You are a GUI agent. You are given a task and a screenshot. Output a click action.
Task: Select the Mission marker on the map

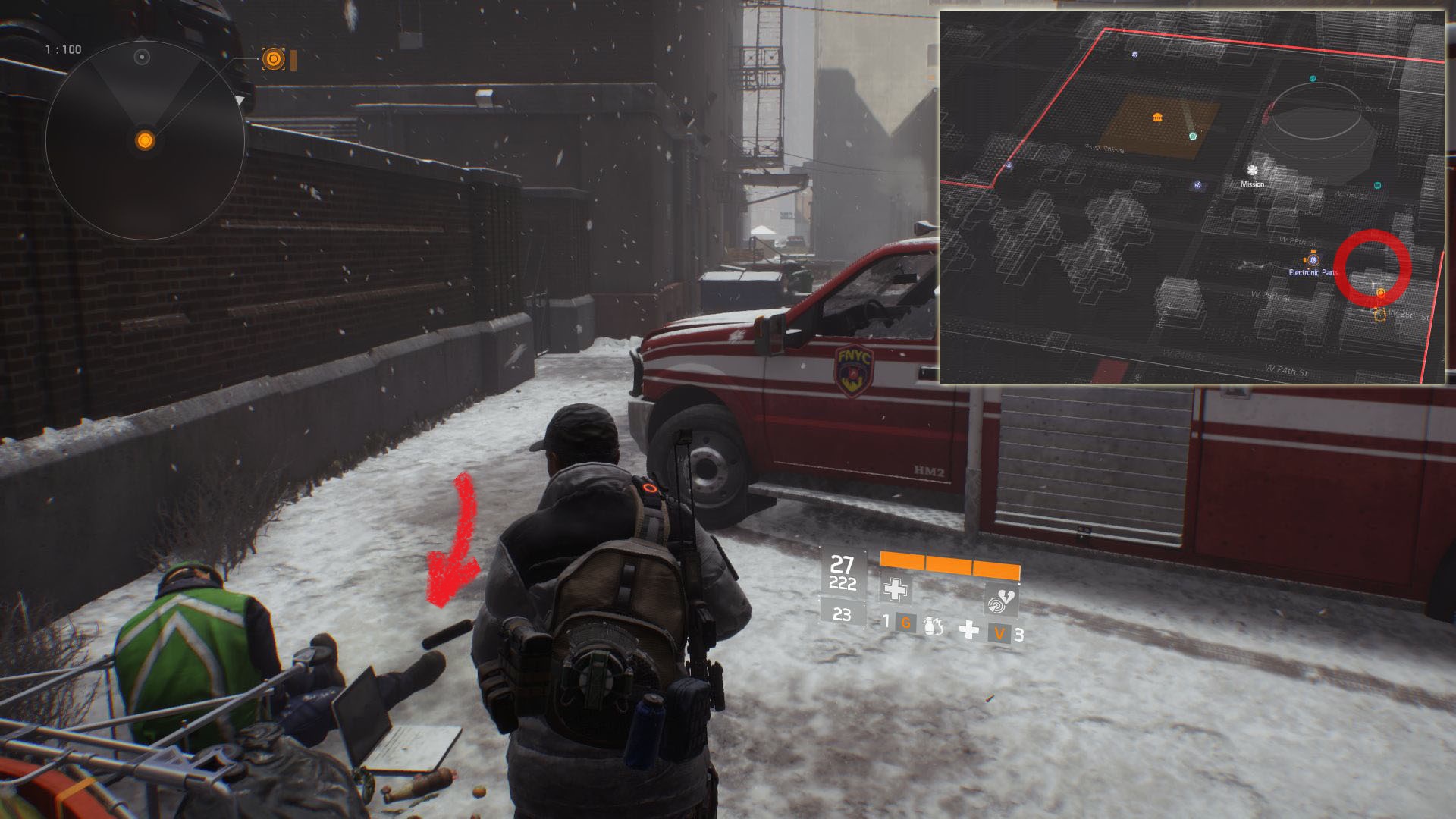pos(1253,171)
